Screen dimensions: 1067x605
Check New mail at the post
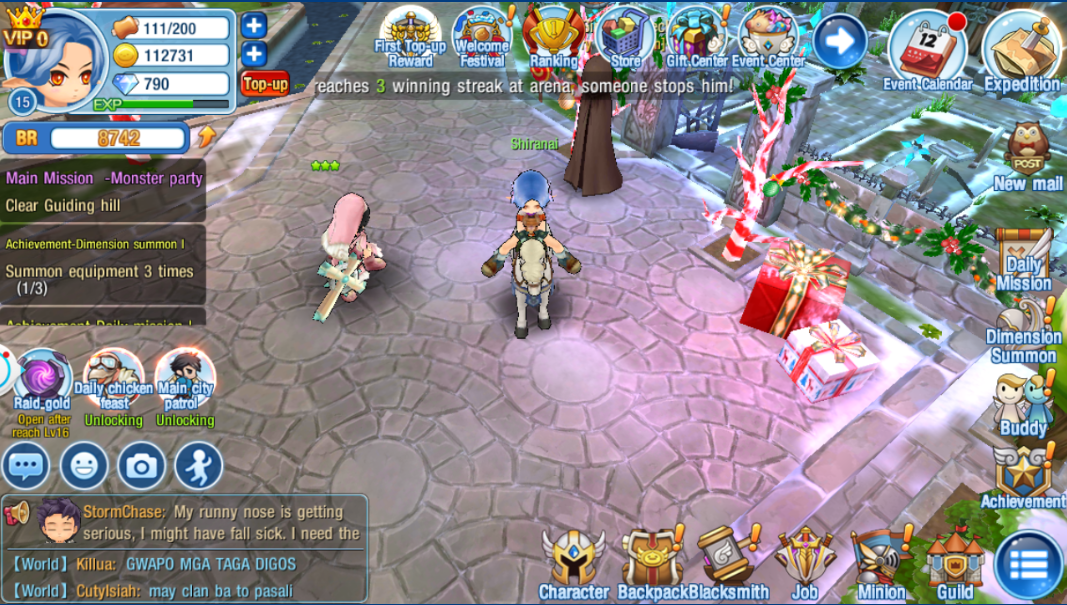pyautogui.click(x=1027, y=156)
